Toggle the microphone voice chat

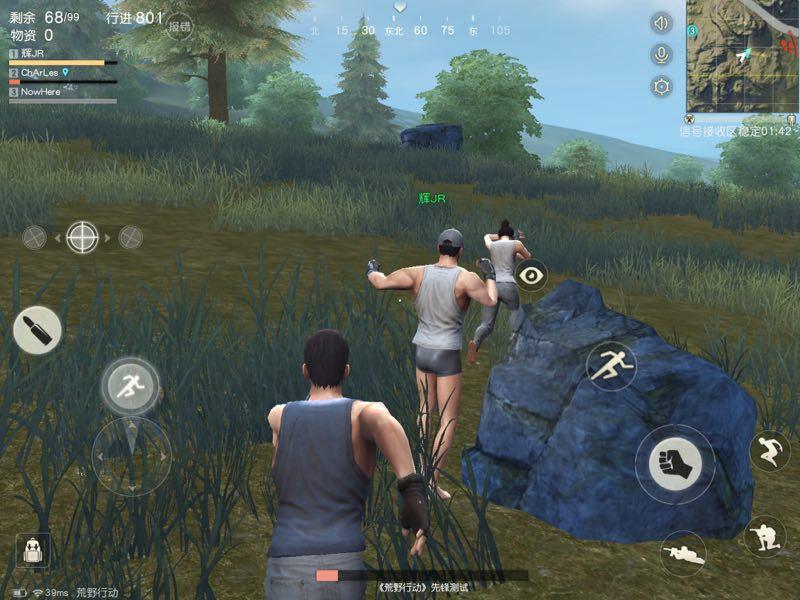tap(661, 54)
